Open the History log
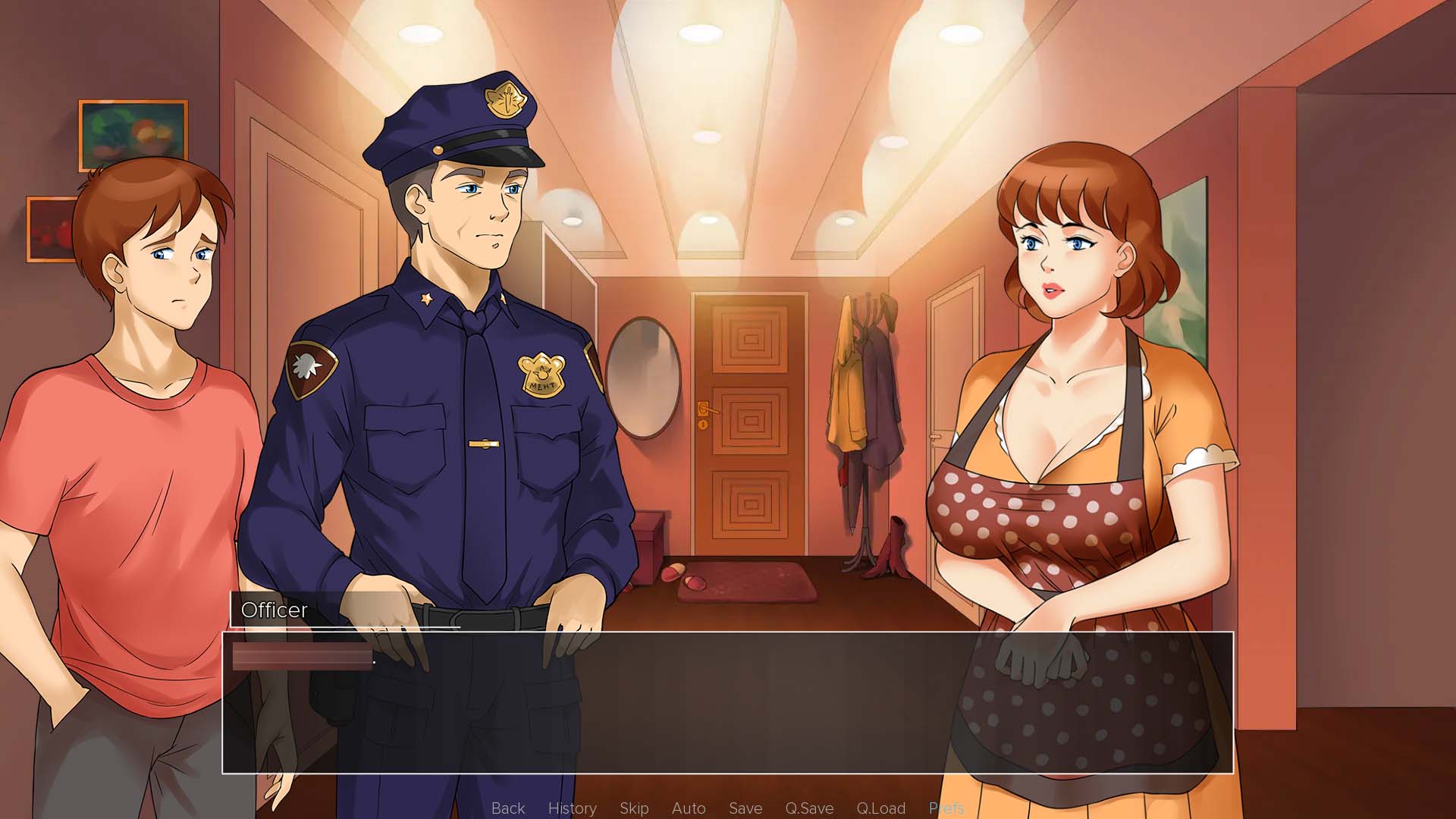The image size is (1456, 819). (x=572, y=808)
